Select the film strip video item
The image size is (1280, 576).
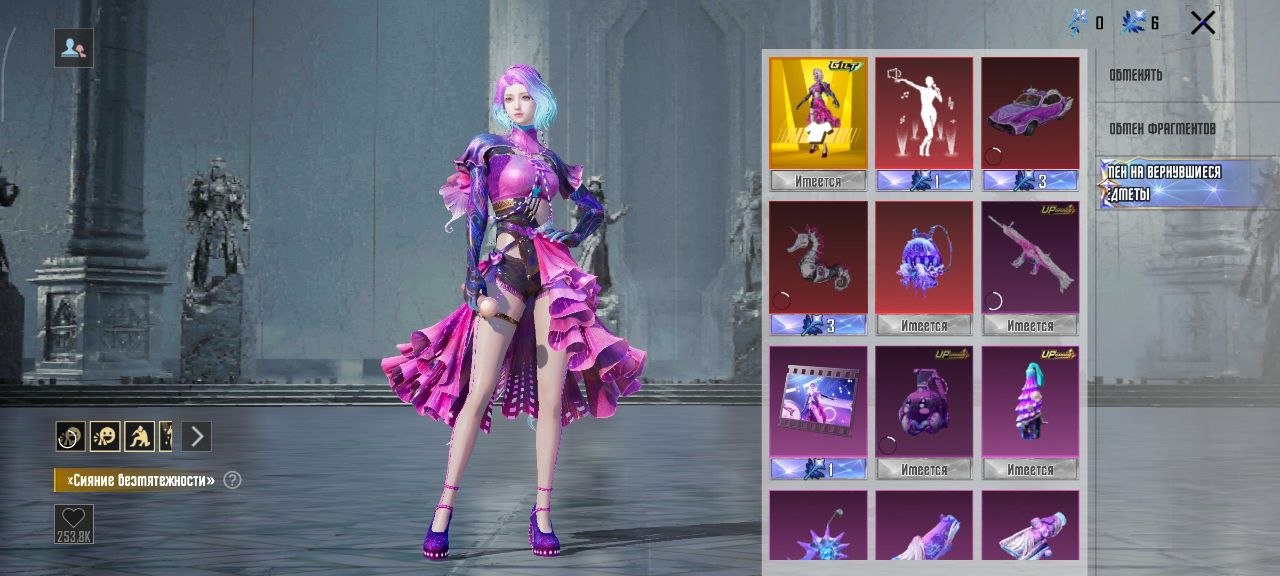click(x=818, y=402)
